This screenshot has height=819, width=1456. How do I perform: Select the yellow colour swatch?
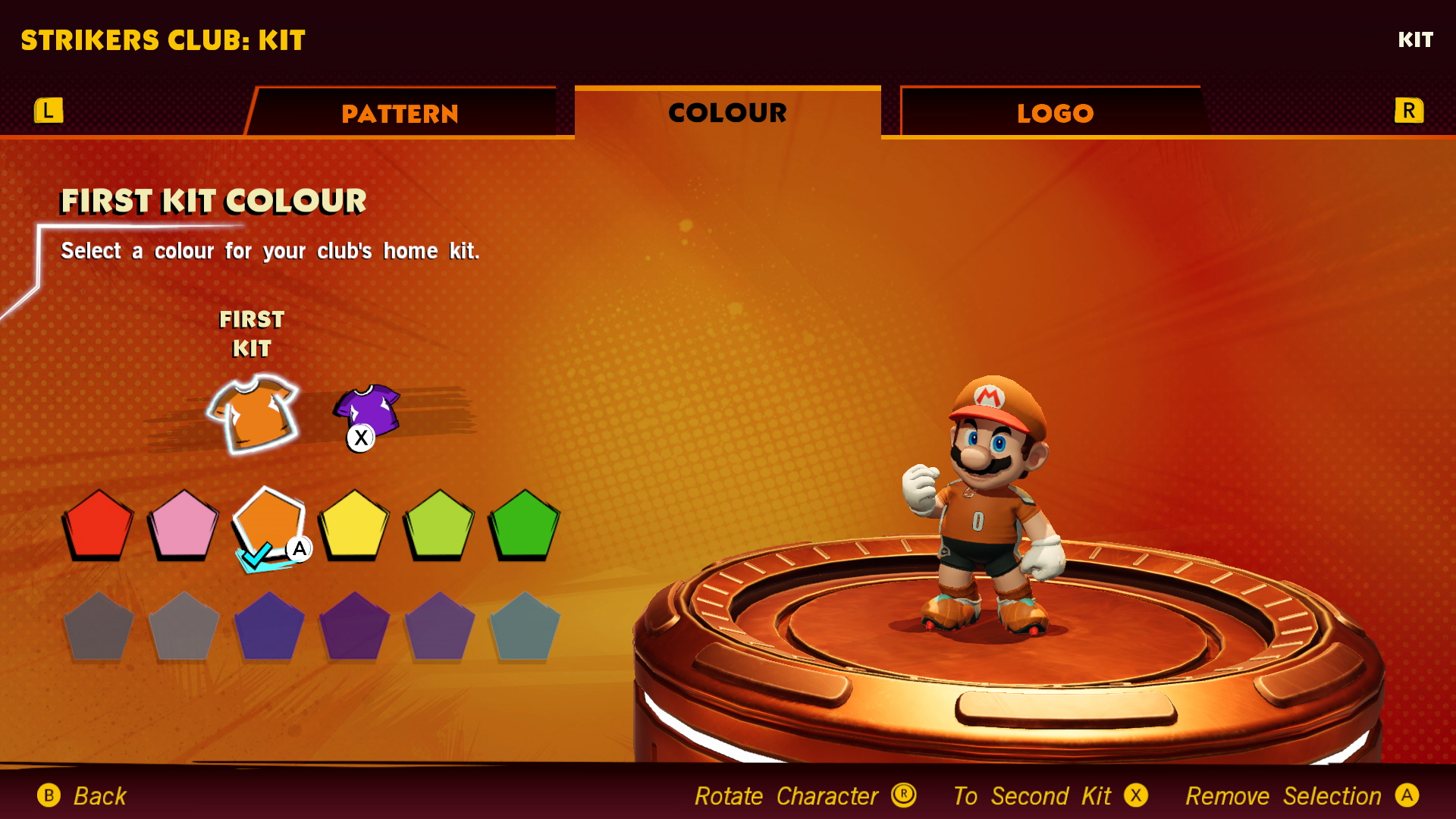[x=353, y=525]
